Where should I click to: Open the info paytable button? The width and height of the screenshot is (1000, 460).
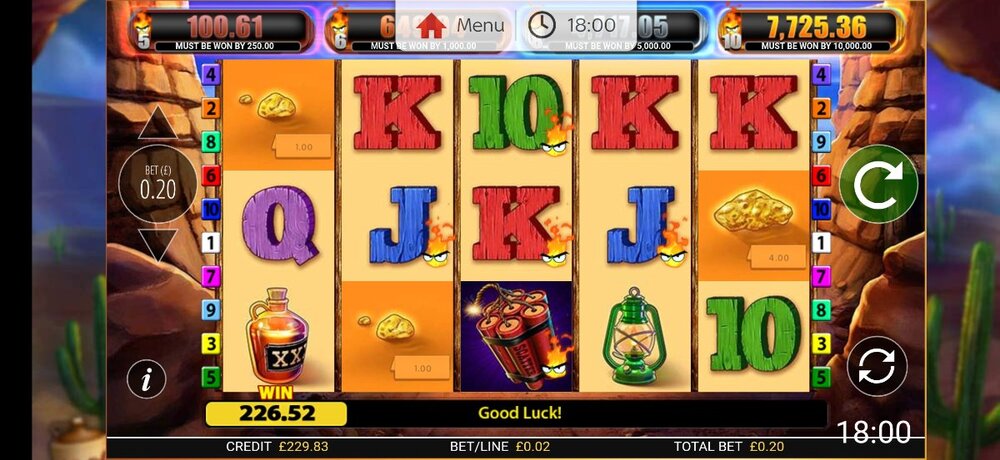pyautogui.click(x=147, y=379)
